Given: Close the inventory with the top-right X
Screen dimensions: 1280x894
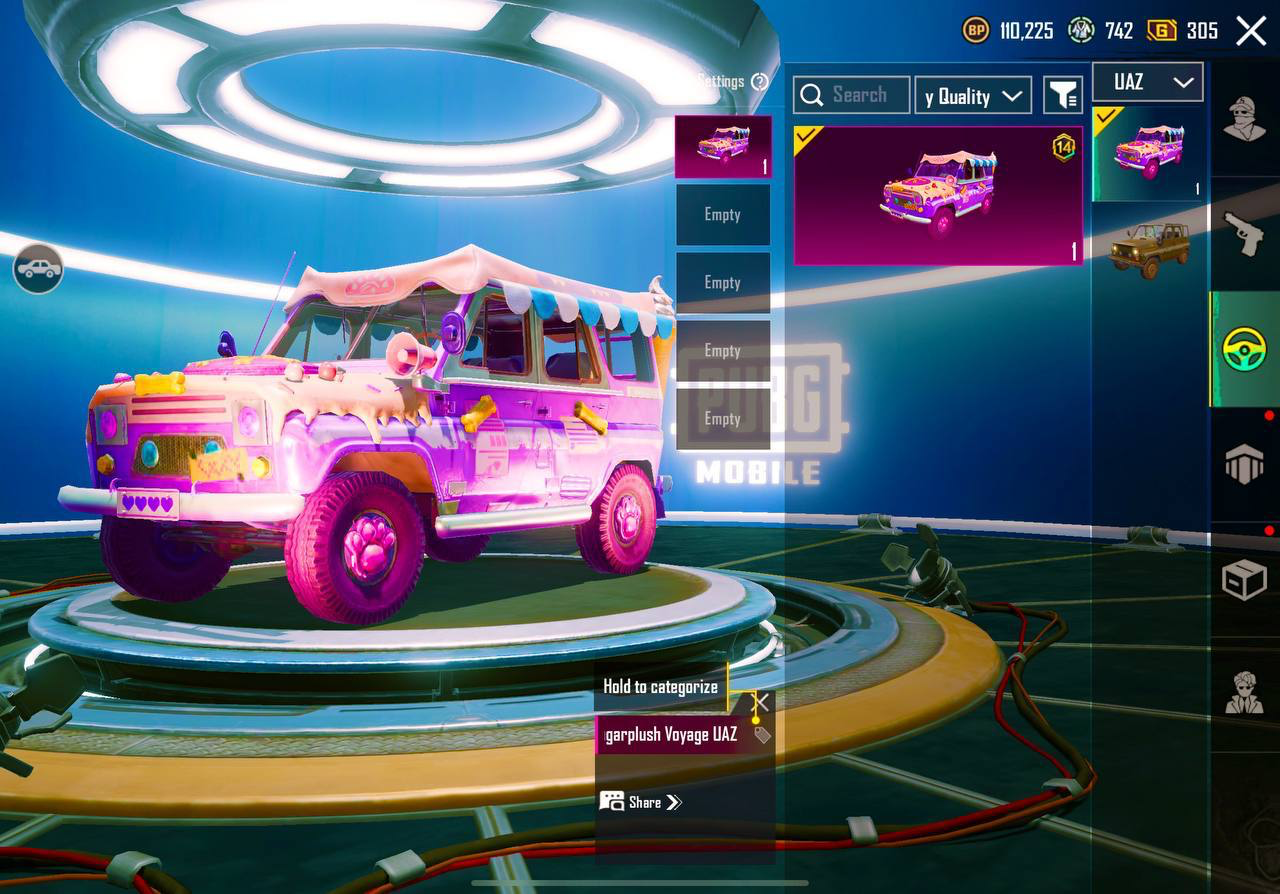Looking at the screenshot, I should tap(1251, 31).
